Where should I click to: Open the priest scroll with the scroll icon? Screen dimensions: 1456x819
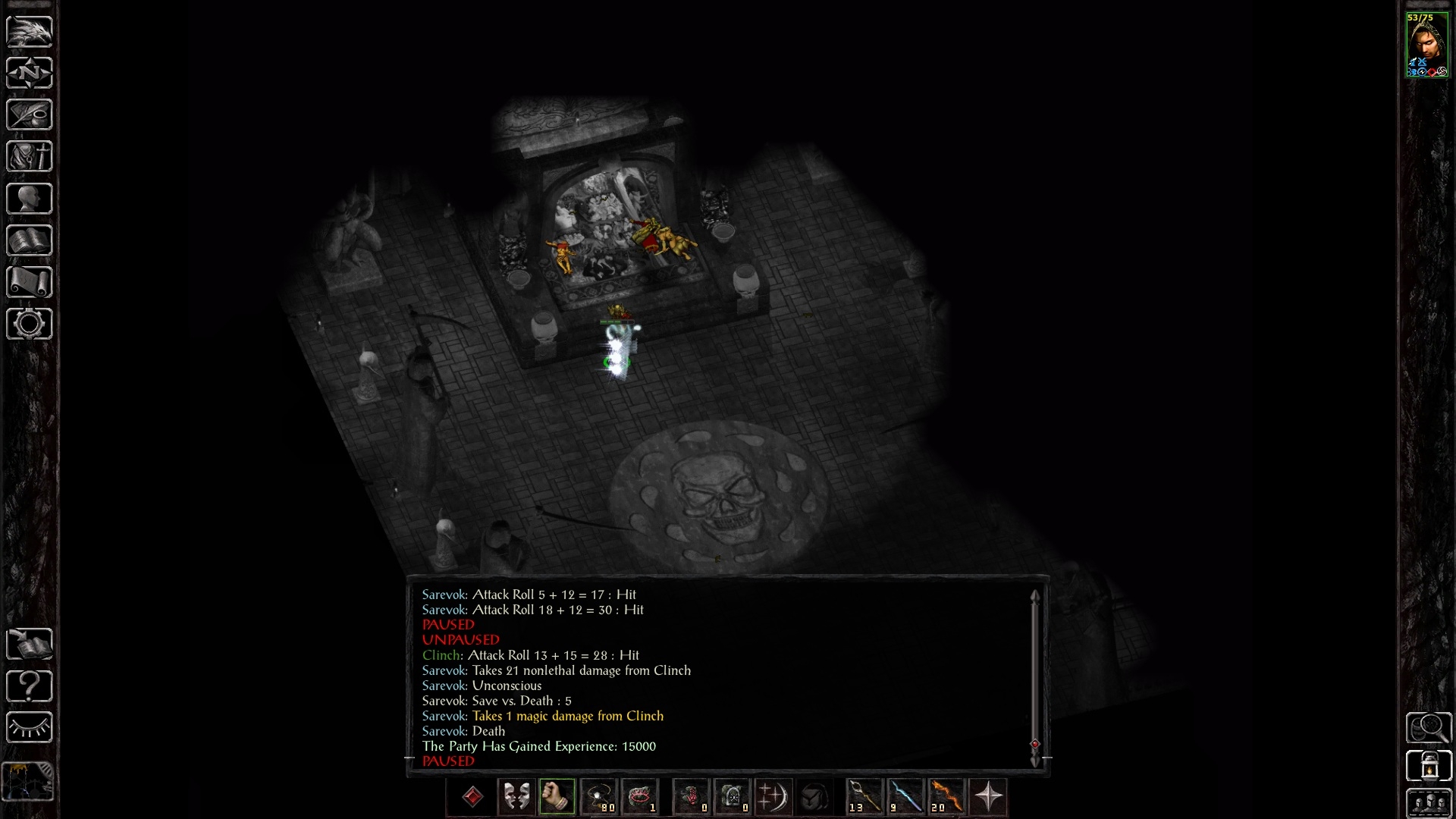point(30,283)
